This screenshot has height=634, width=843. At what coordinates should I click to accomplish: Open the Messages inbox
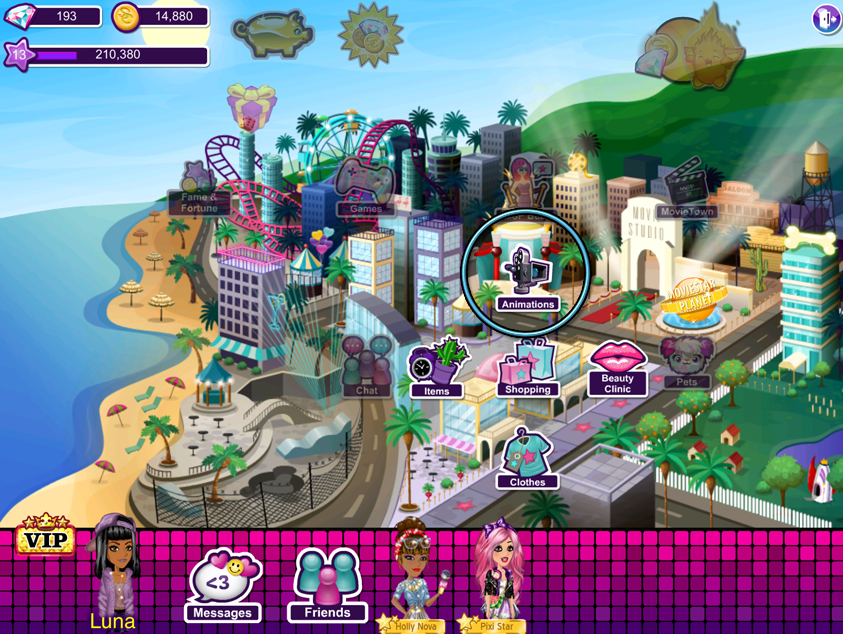[x=222, y=586]
